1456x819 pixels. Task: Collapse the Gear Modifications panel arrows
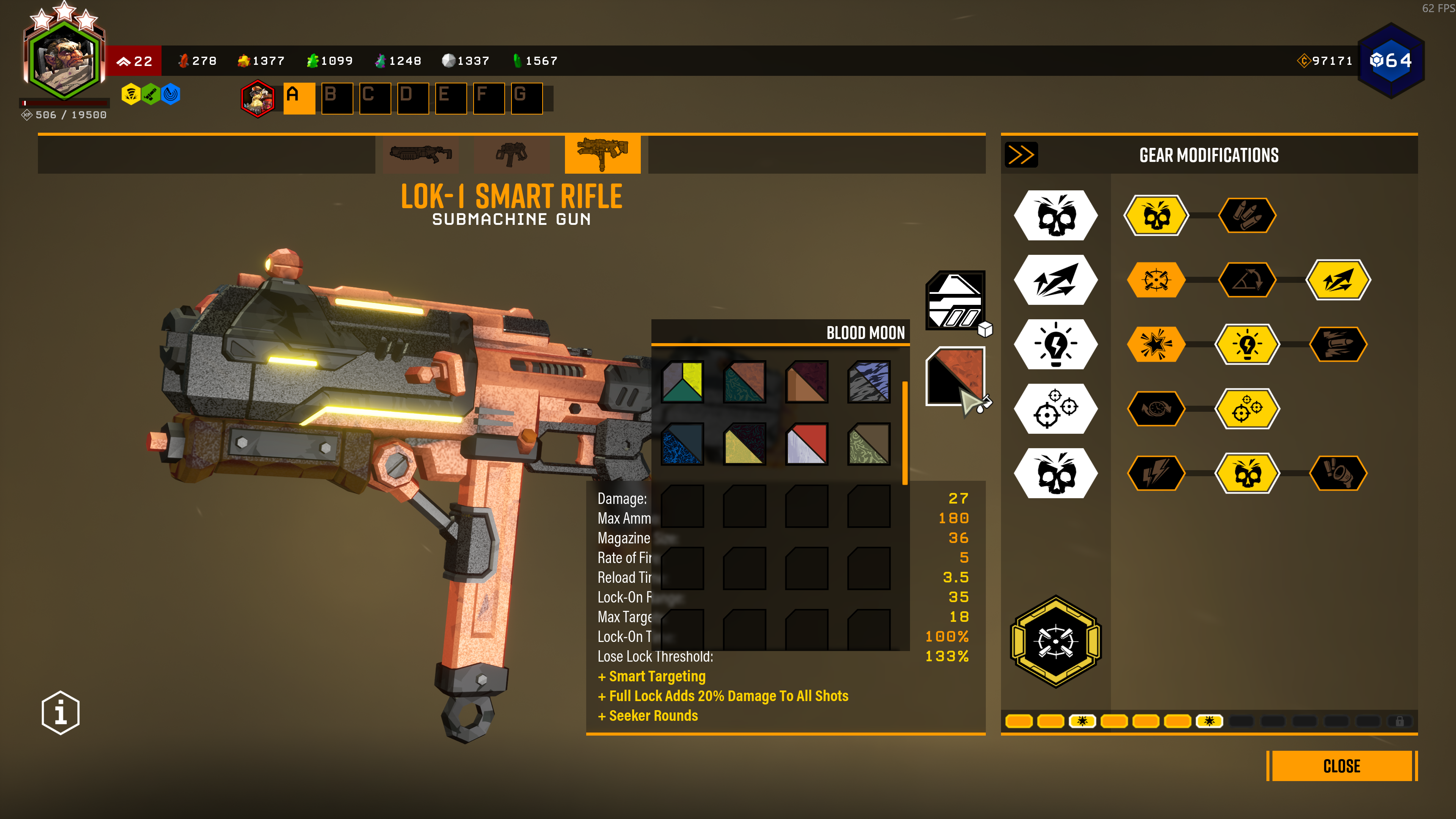pyautogui.click(x=1021, y=155)
